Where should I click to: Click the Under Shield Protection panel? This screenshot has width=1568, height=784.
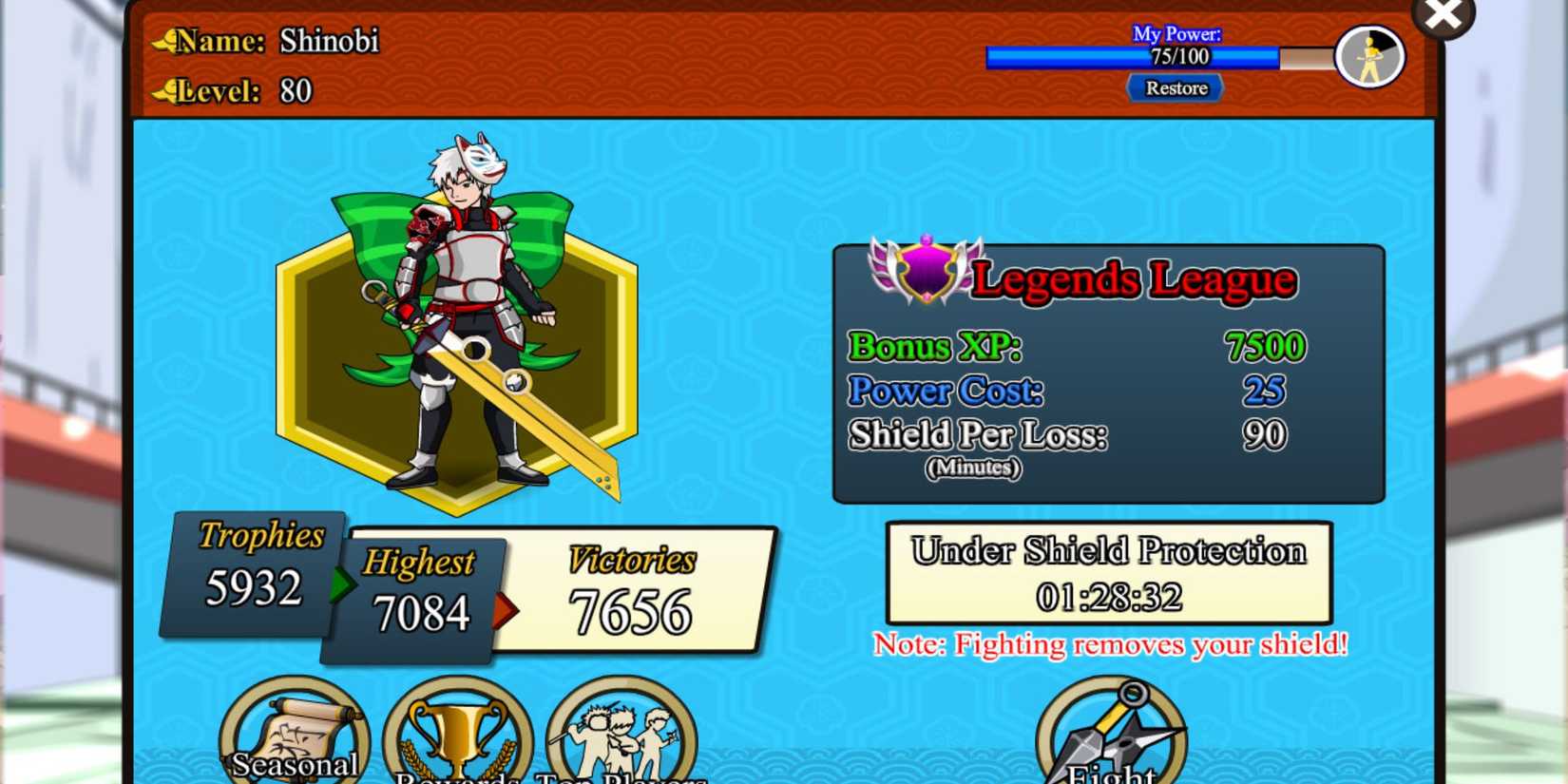(x=1107, y=573)
